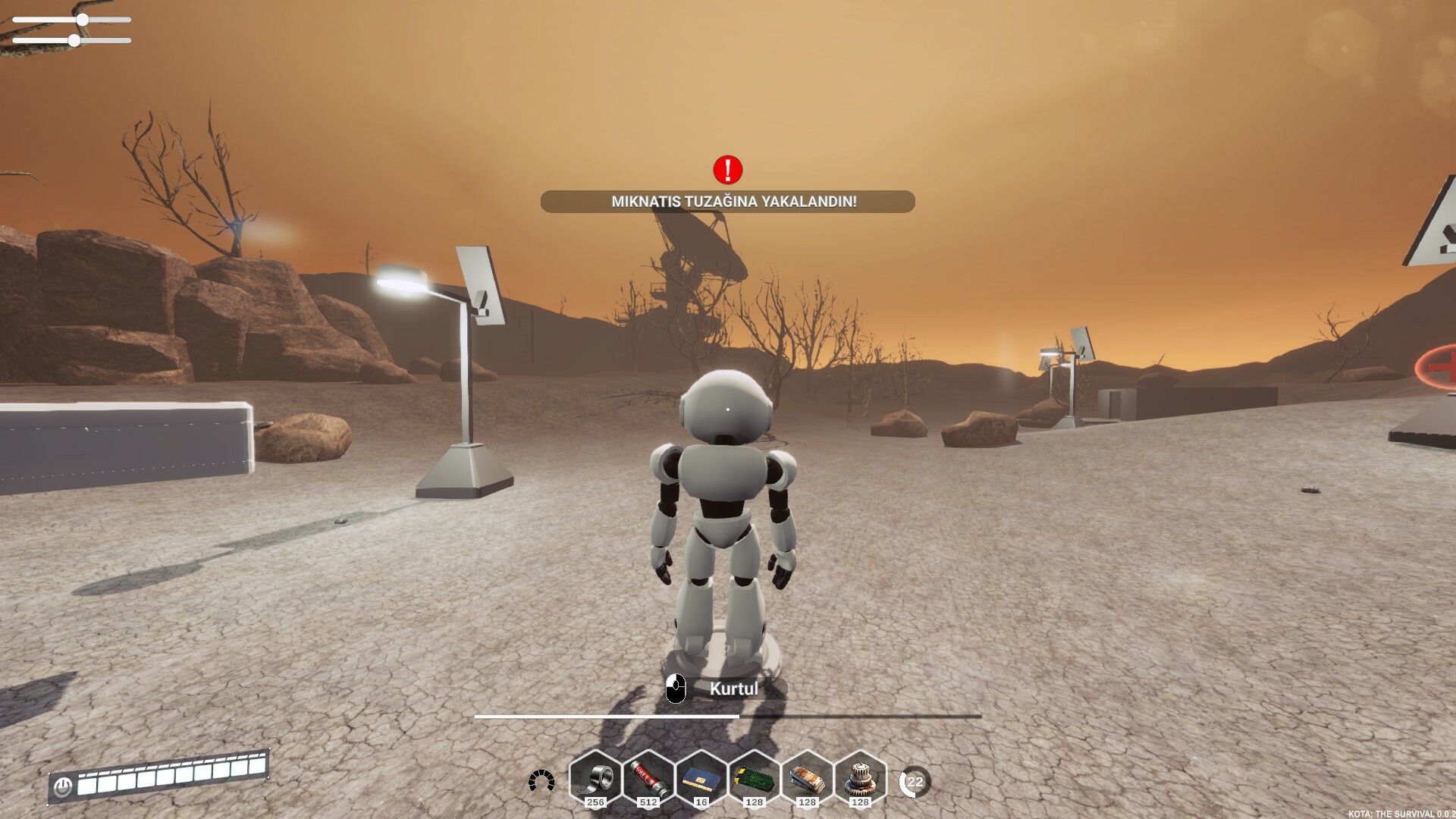The height and width of the screenshot is (819, 1456).
Task: Click the MIKNATIS TUZAĞINA YAKALANDIN banner
Action: tap(727, 200)
